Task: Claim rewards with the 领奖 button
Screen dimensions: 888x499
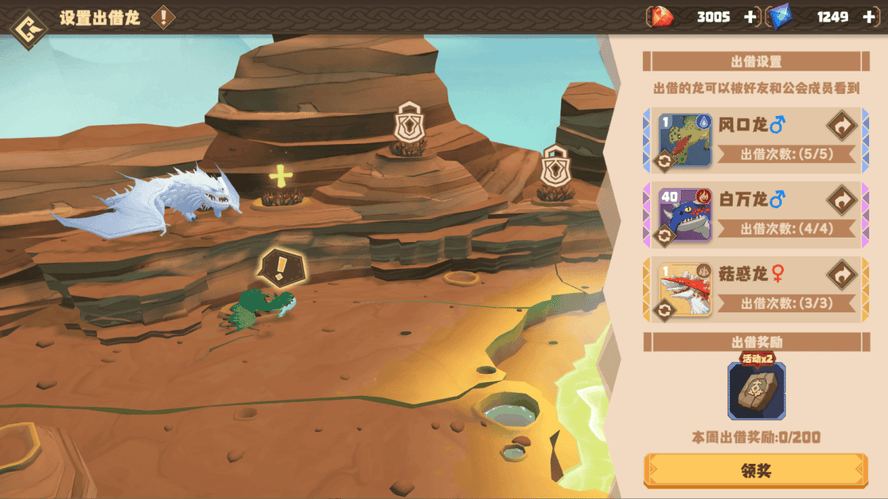Action: click(x=755, y=470)
